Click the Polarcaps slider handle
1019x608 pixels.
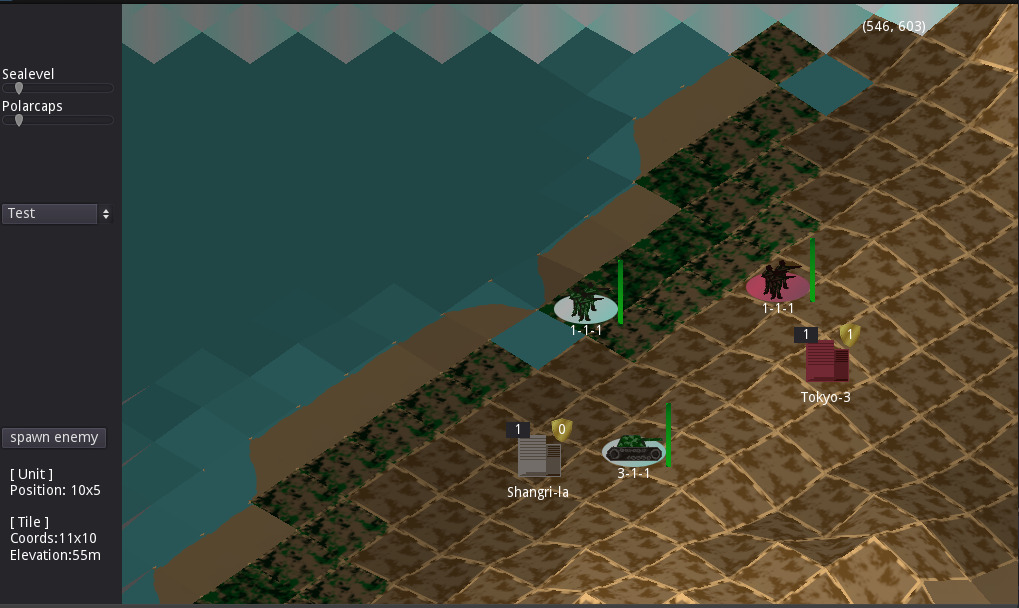coord(18,121)
